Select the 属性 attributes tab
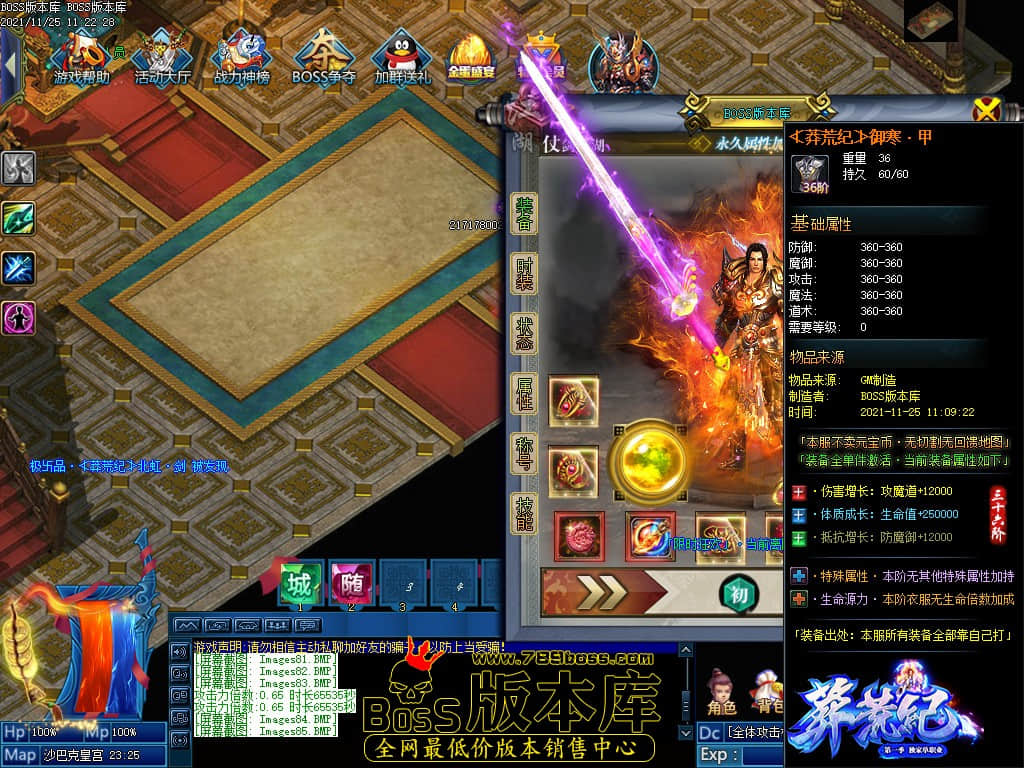The height and width of the screenshot is (768, 1024). coord(524,393)
